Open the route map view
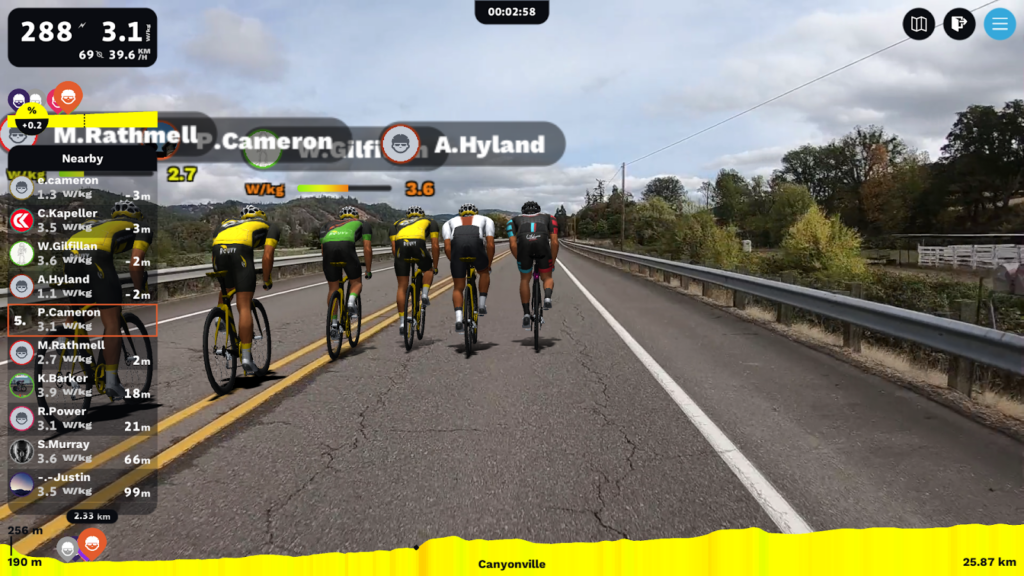 (x=918, y=23)
